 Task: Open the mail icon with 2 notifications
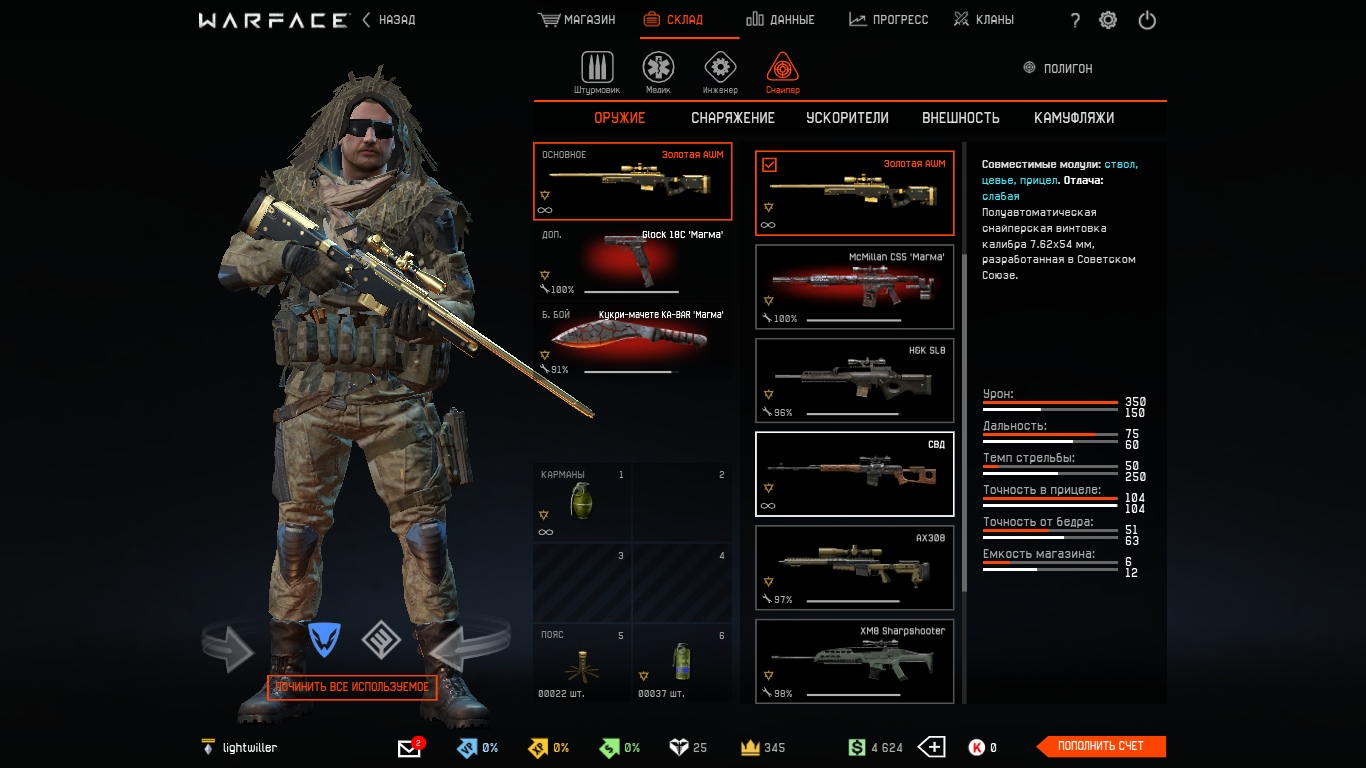(409, 746)
